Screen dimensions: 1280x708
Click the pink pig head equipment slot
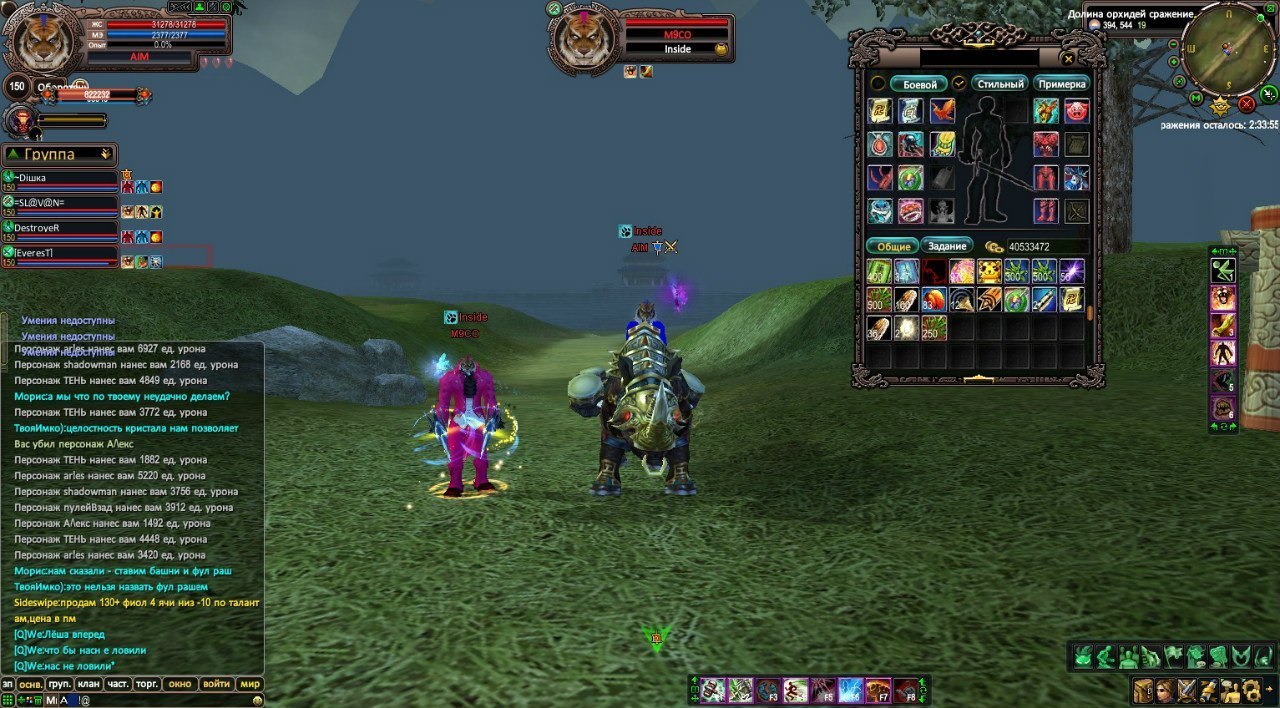(x=1076, y=111)
